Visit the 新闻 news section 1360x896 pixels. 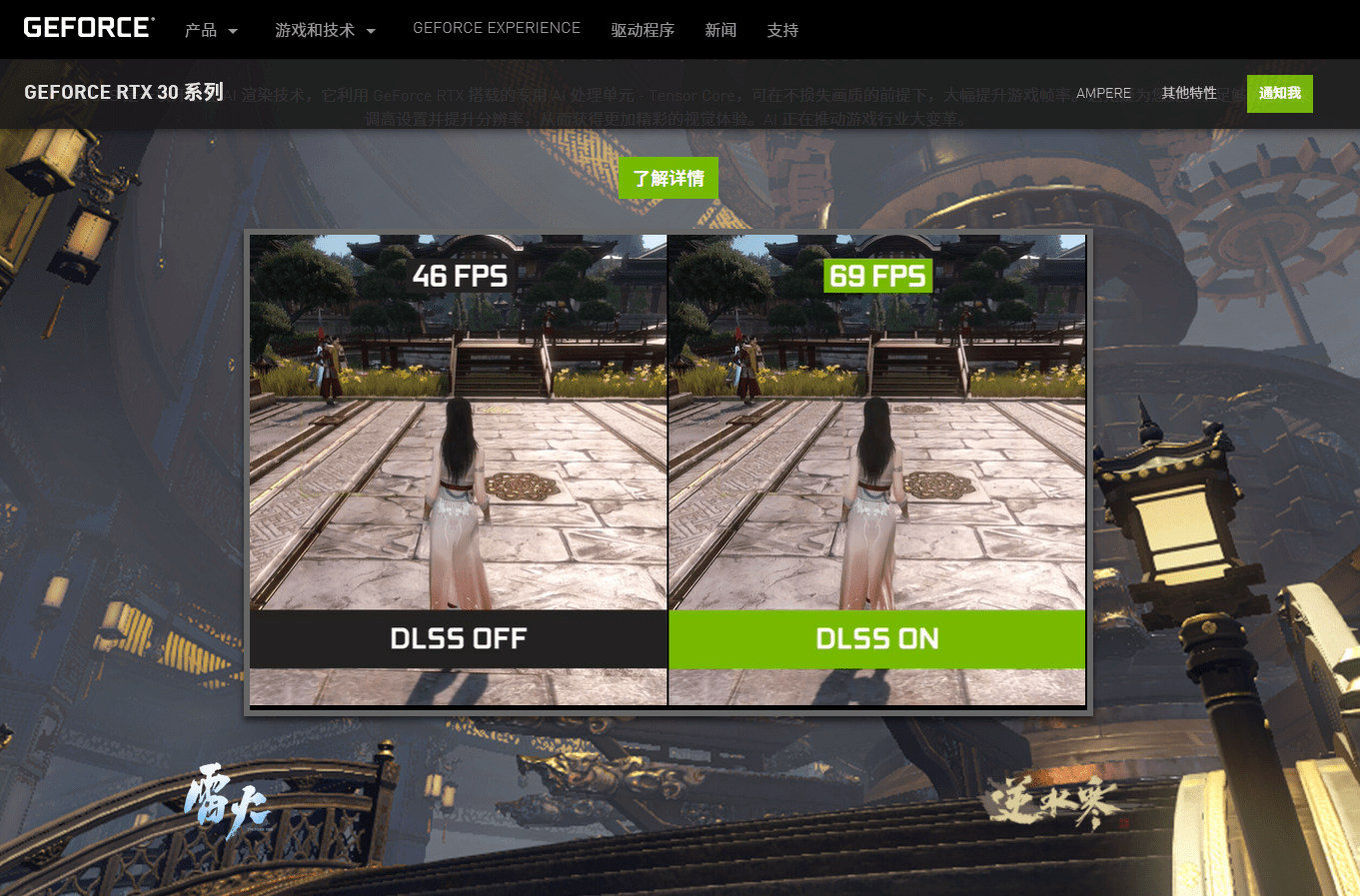click(x=720, y=30)
